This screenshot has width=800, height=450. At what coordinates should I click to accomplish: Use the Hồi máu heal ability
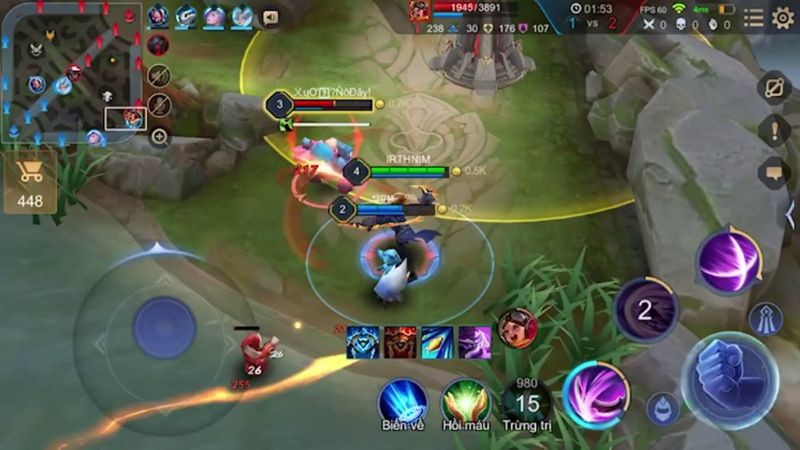click(465, 401)
